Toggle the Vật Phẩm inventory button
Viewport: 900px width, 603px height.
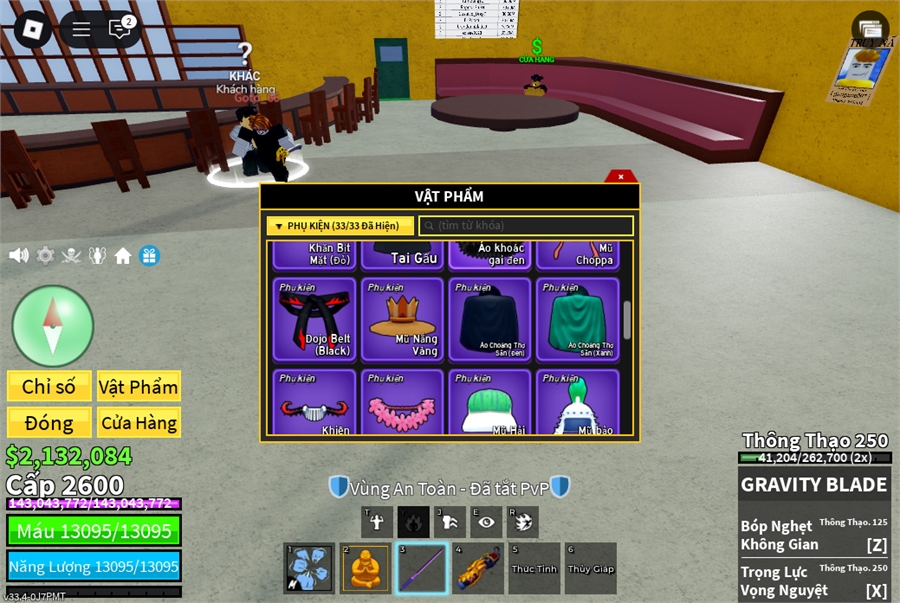point(138,387)
